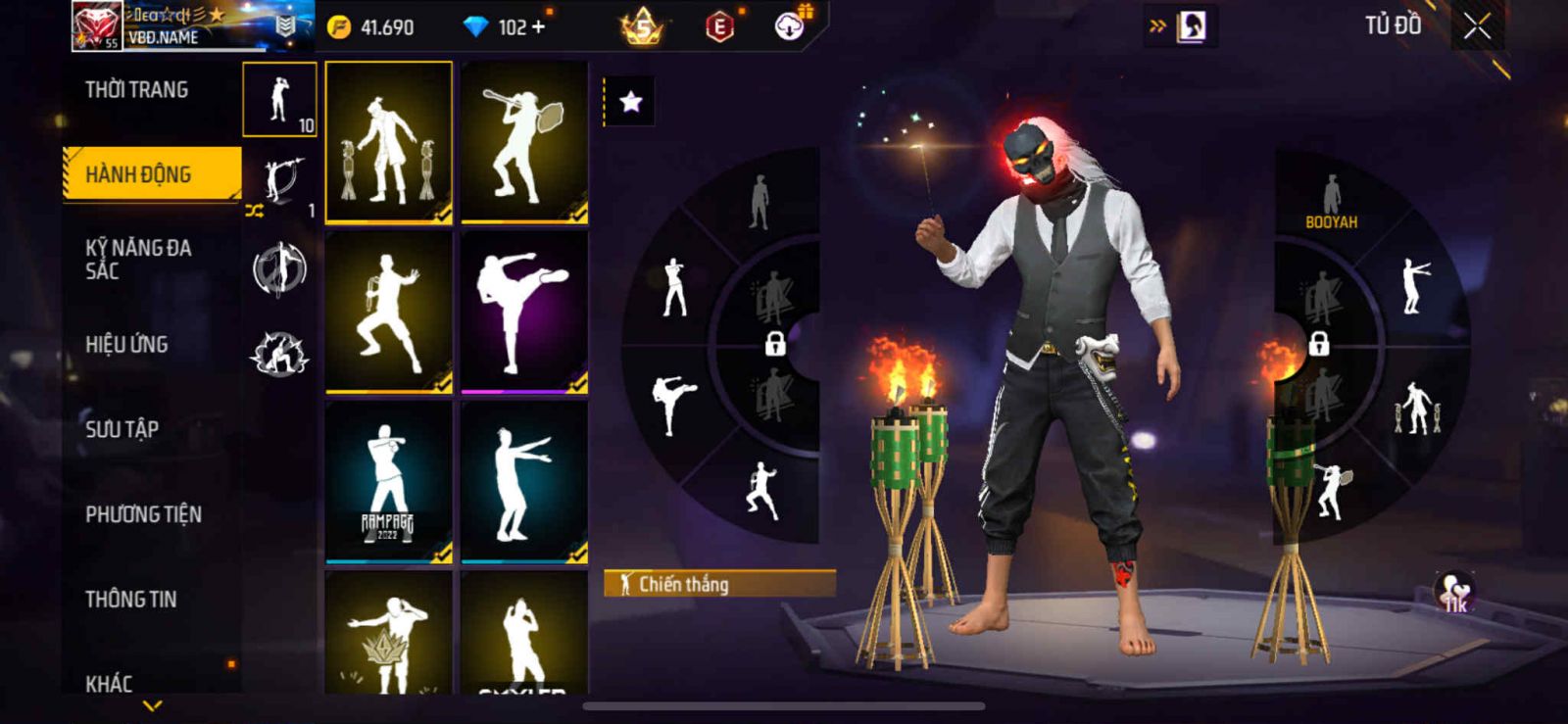Choose the Rampage 2022 emote
The height and width of the screenshot is (724, 1568).
[x=389, y=482]
